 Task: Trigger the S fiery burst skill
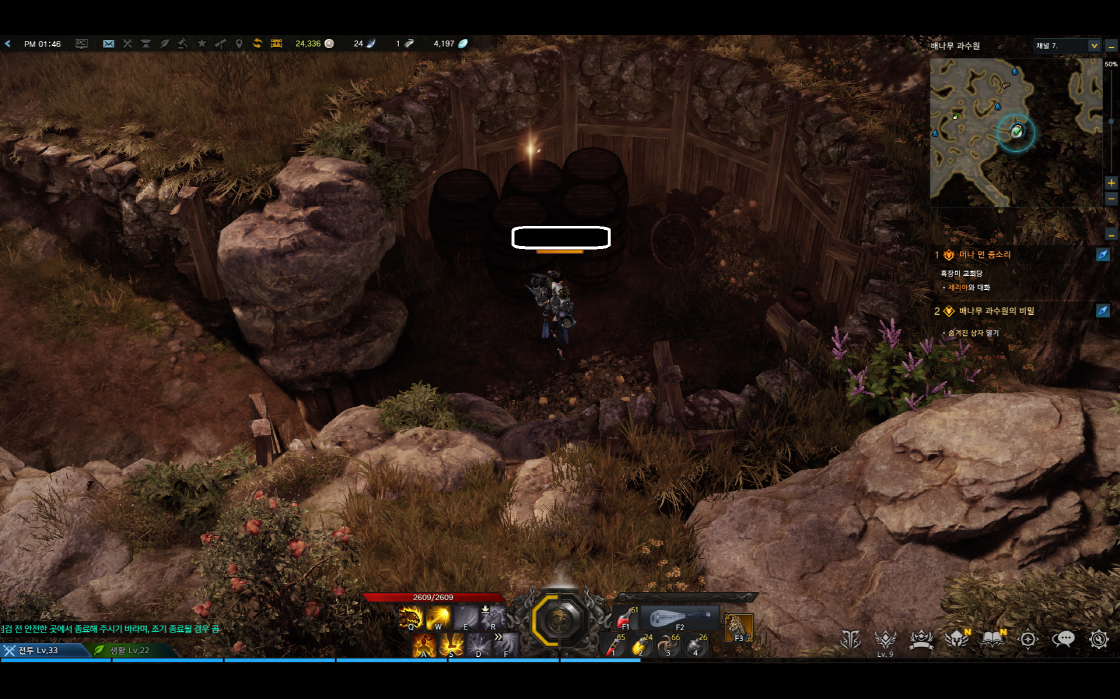pos(450,645)
